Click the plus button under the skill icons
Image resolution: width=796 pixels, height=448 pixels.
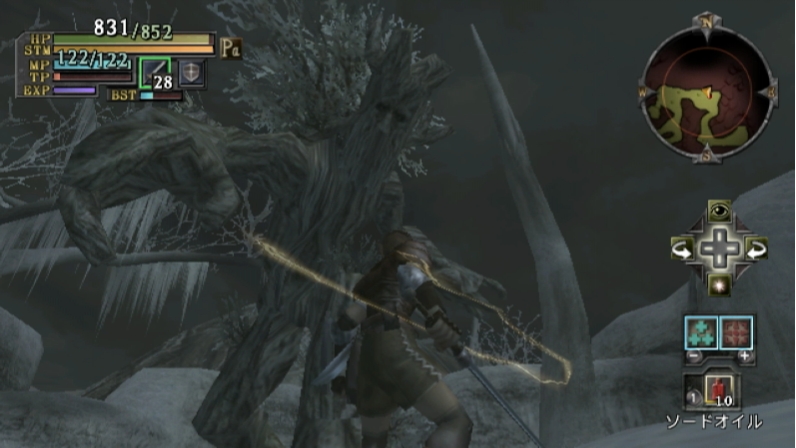point(745,356)
